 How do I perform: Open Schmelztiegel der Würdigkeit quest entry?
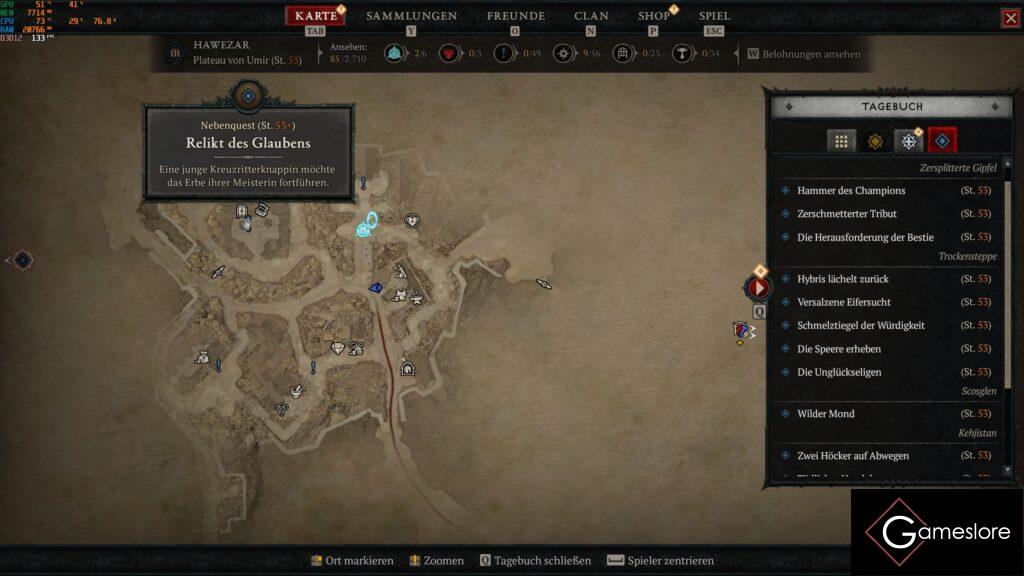[x=860, y=325]
